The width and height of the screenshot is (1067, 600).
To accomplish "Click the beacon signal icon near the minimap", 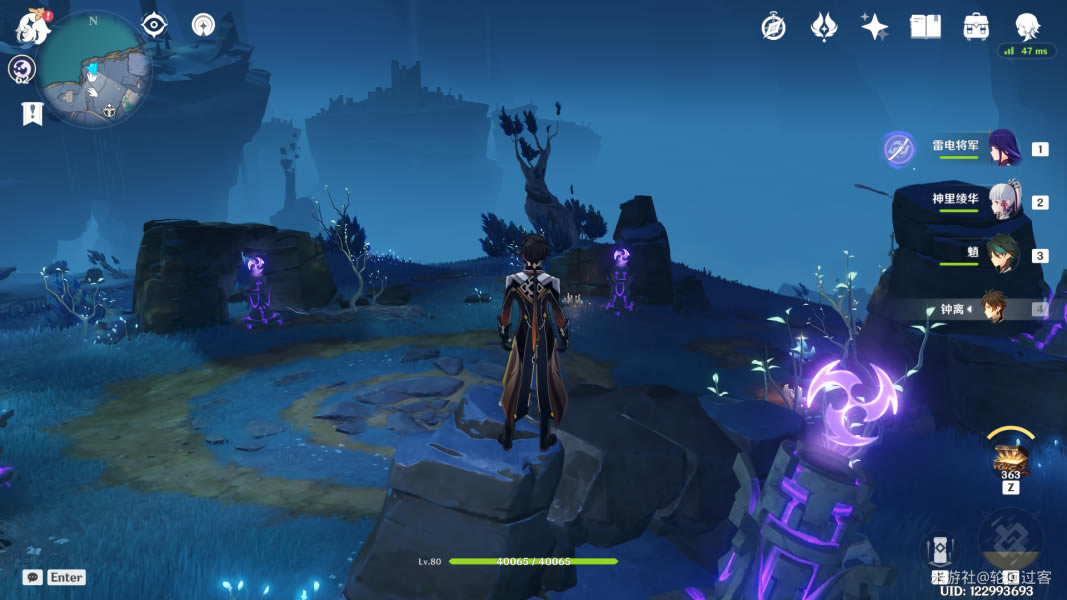I will click(x=204, y=25).
